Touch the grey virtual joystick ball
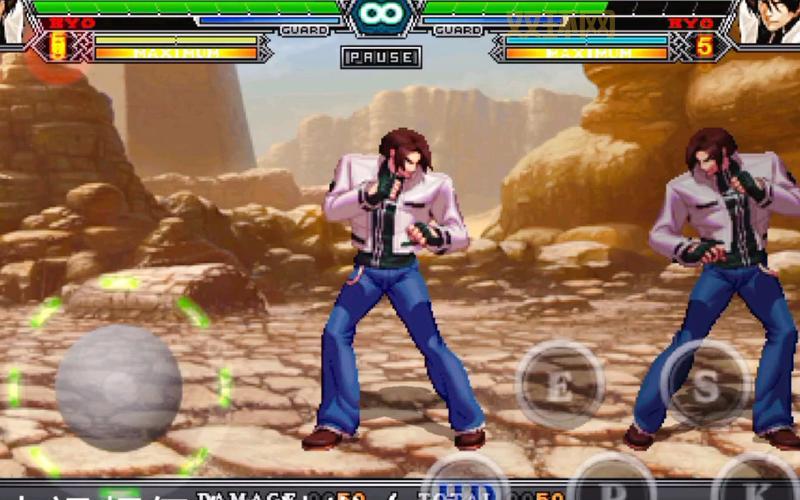 118,387
